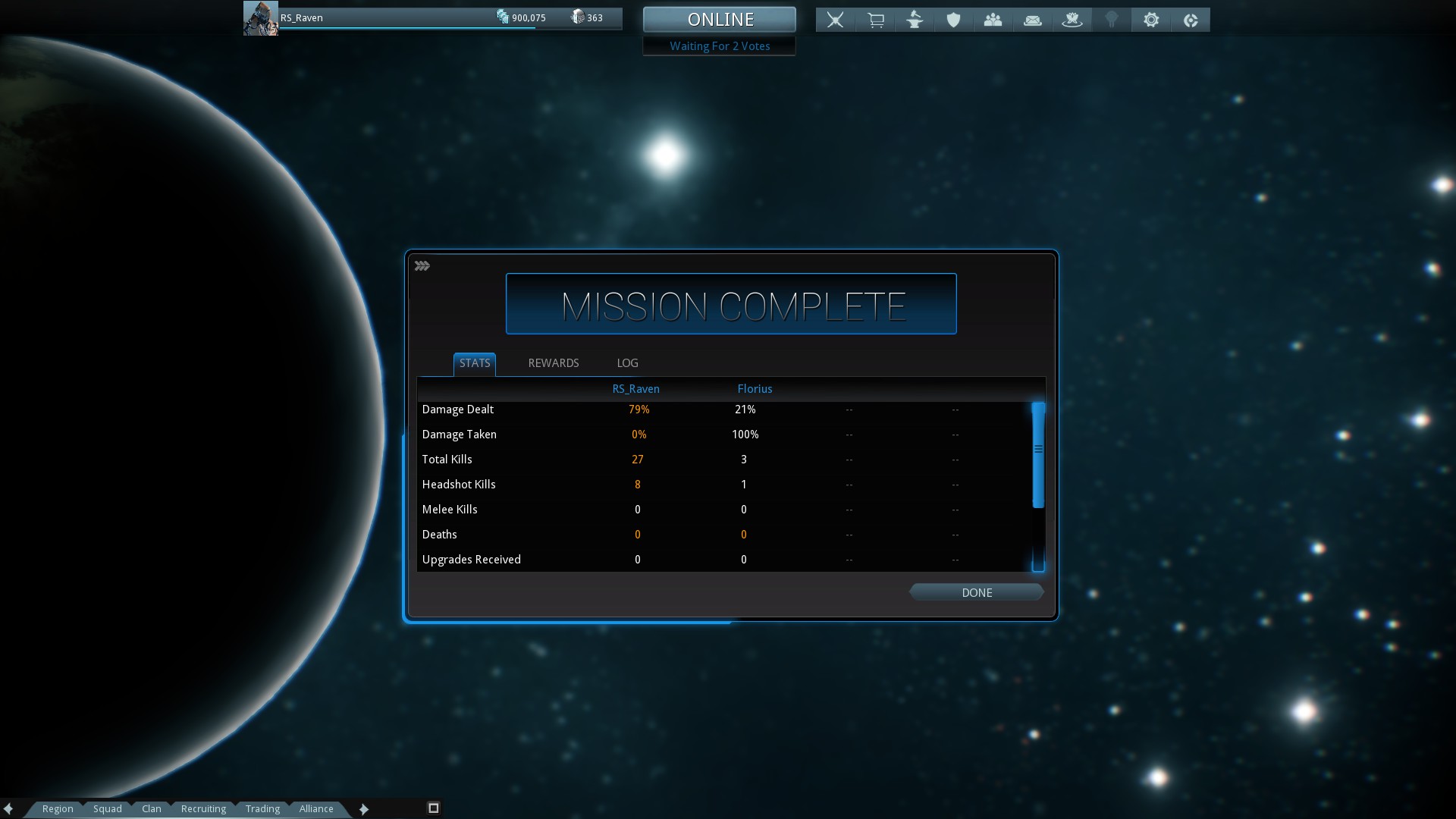The image size is (1456, 819).
Task: Switch to the Trading chat tab
Action: 262,809
